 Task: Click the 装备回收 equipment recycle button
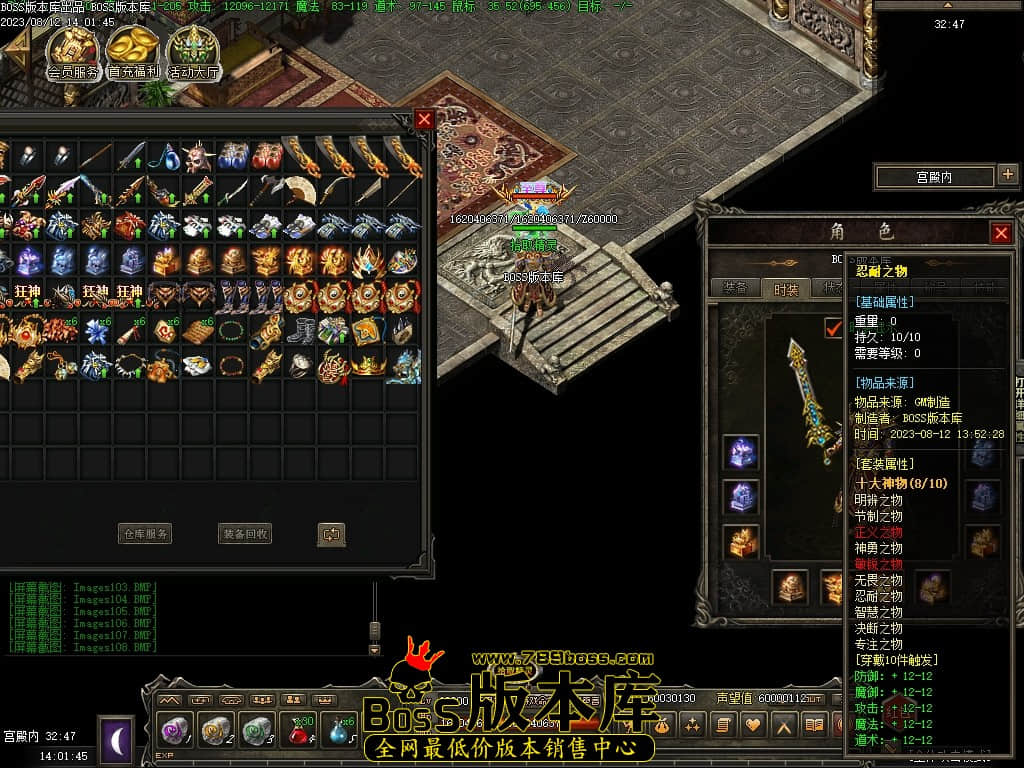click(245, 534)
